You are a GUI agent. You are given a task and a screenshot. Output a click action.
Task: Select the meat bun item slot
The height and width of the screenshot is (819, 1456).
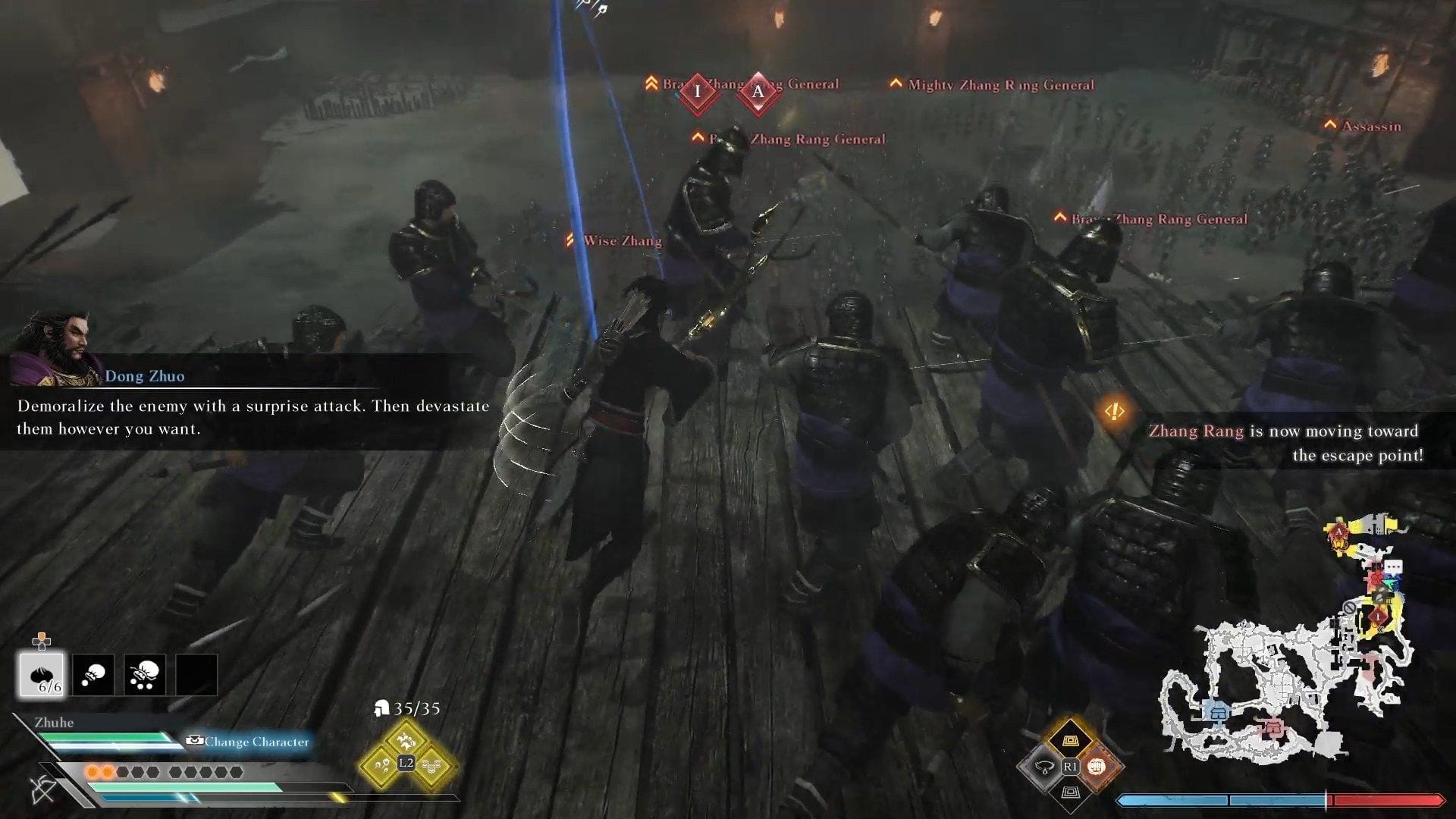[x=42, y=674]
